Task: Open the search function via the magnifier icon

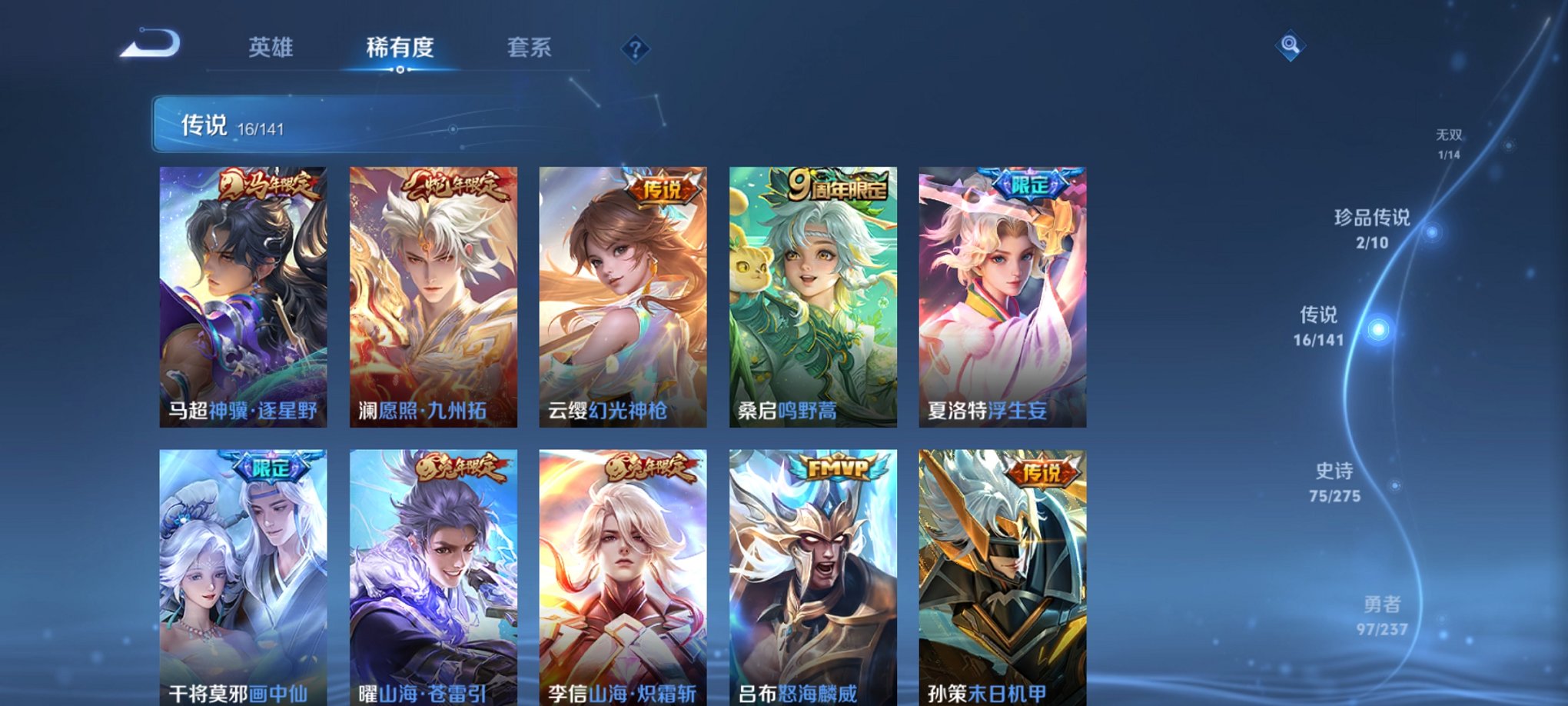Action: (1291, 44)
